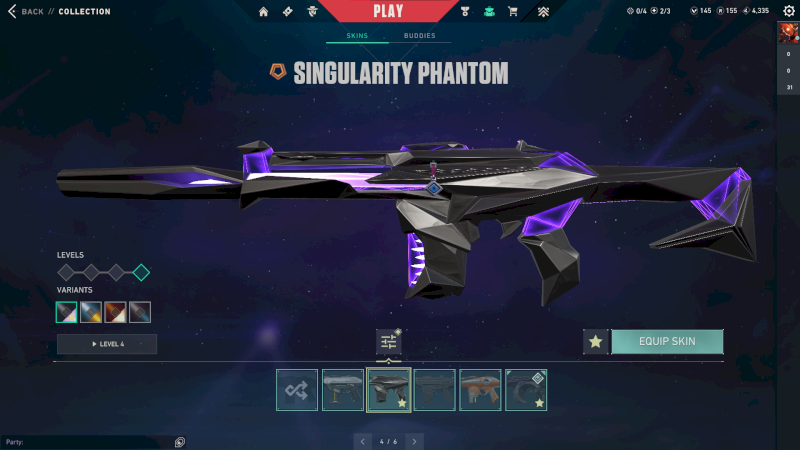Go to the previous skin page arrow

click(364, 441)
